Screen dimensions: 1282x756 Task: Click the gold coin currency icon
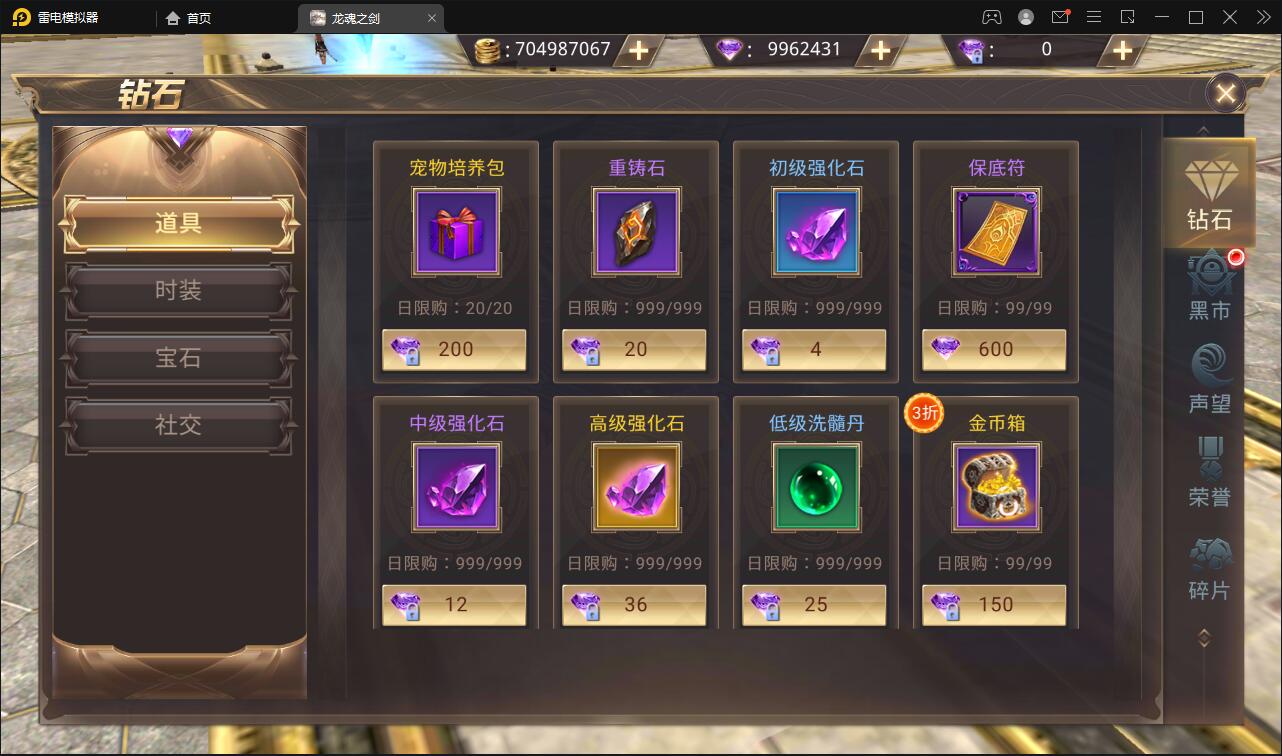(489, 49)
